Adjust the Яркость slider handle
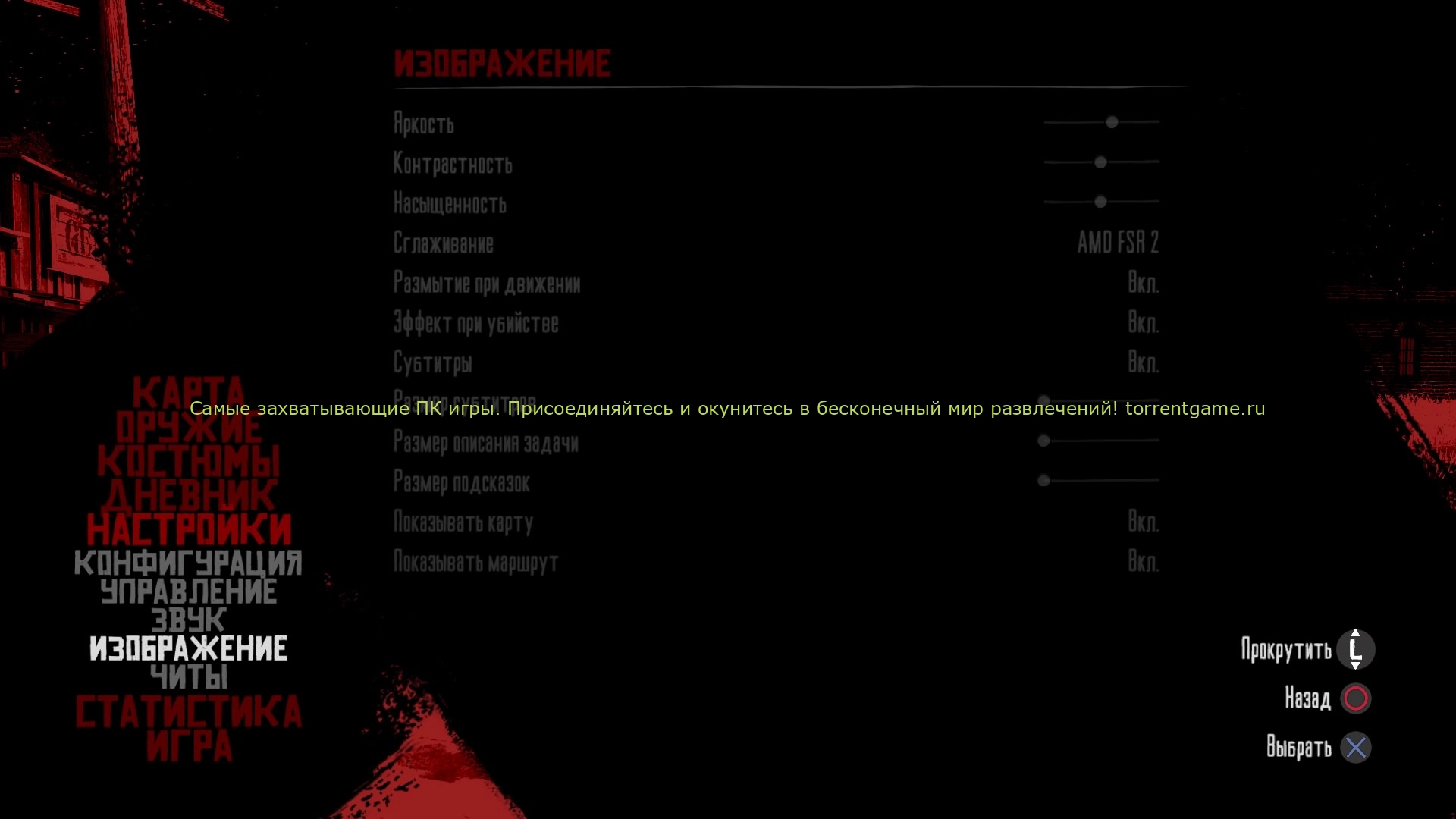 (1112, 122)
